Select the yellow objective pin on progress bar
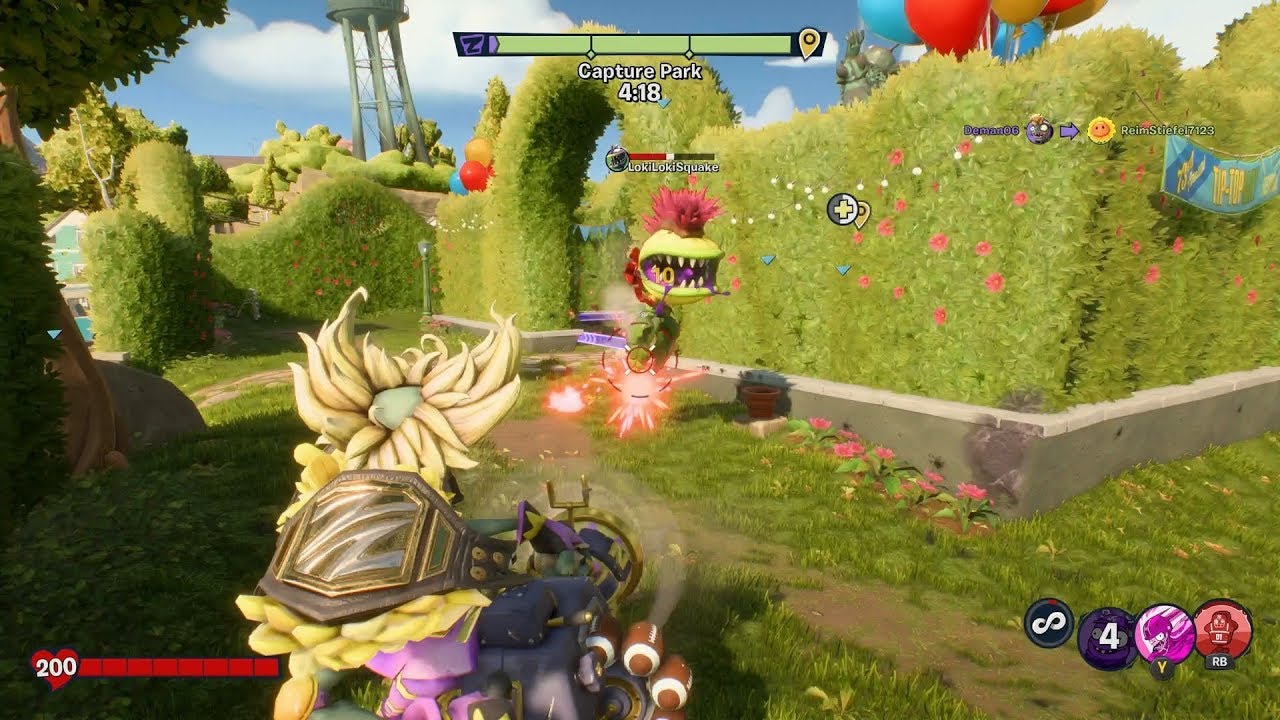1280x720 pixels. pyautogui.click(x=809, y=44)
